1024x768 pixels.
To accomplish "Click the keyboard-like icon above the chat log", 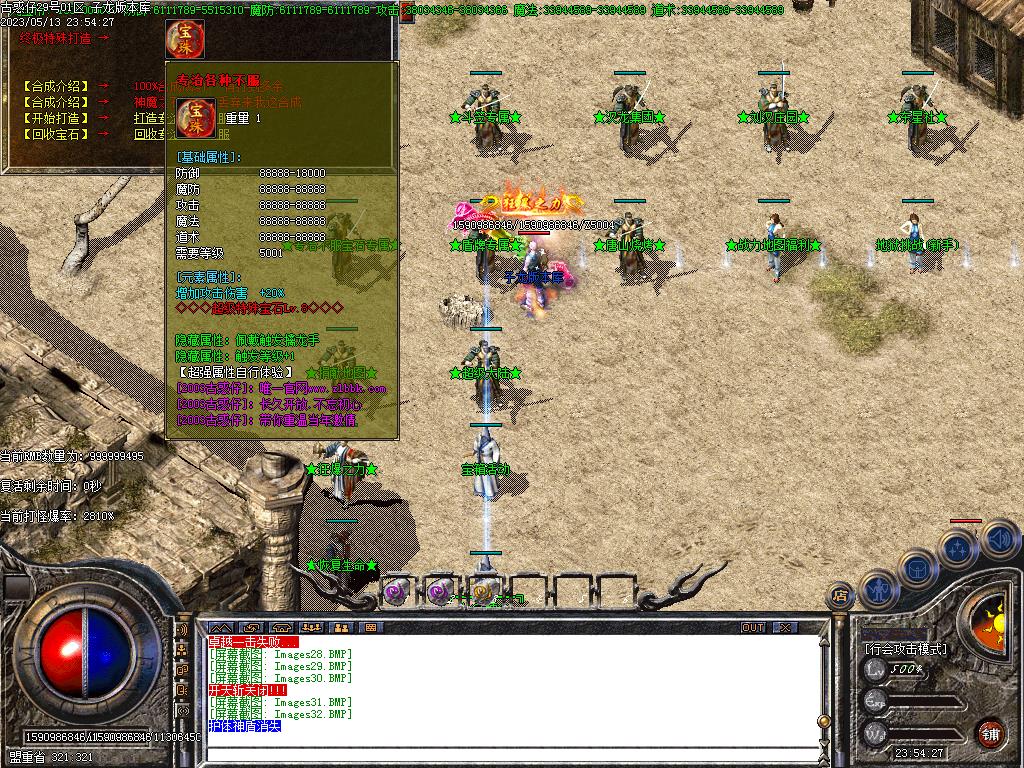I will coord(369,627).
